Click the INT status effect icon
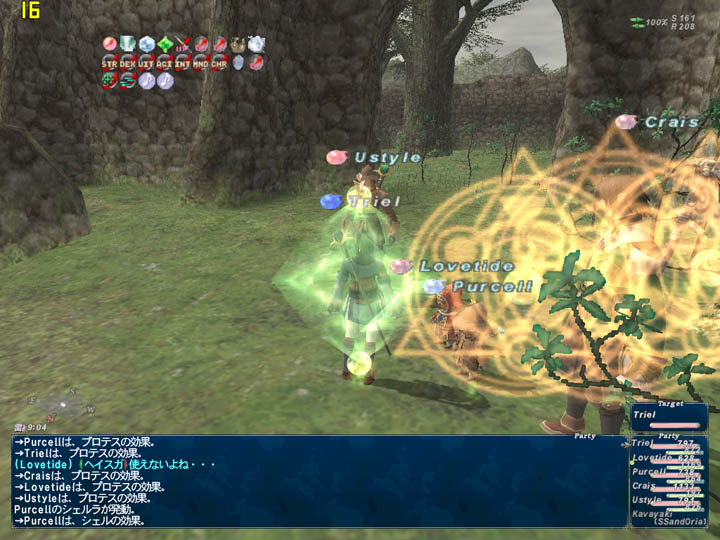Image resolution: width=720 pixels, height=540 pixels. tap(182, 62)
